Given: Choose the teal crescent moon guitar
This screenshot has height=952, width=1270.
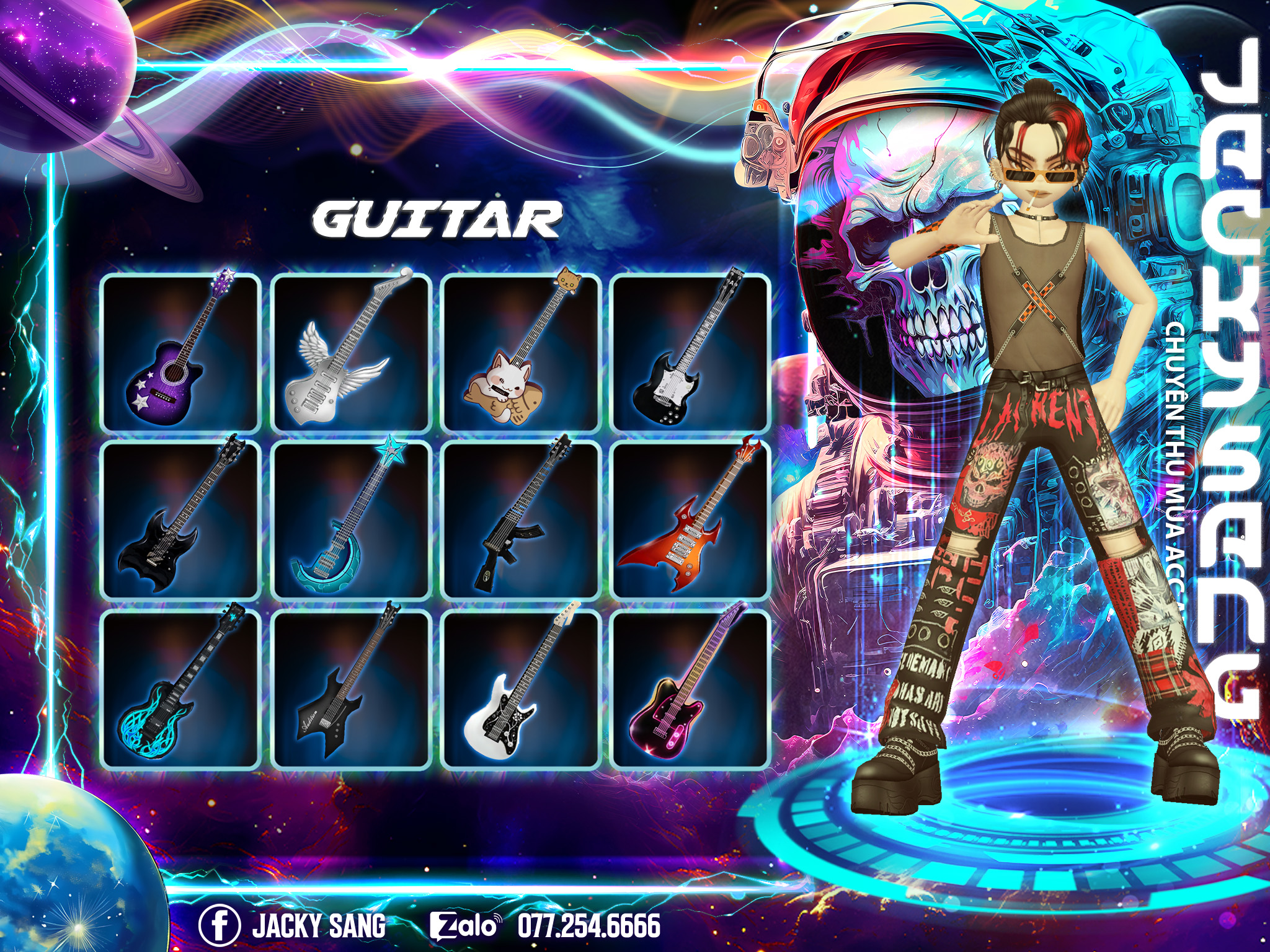Looking at the screenshot, I should click(351, 521).
